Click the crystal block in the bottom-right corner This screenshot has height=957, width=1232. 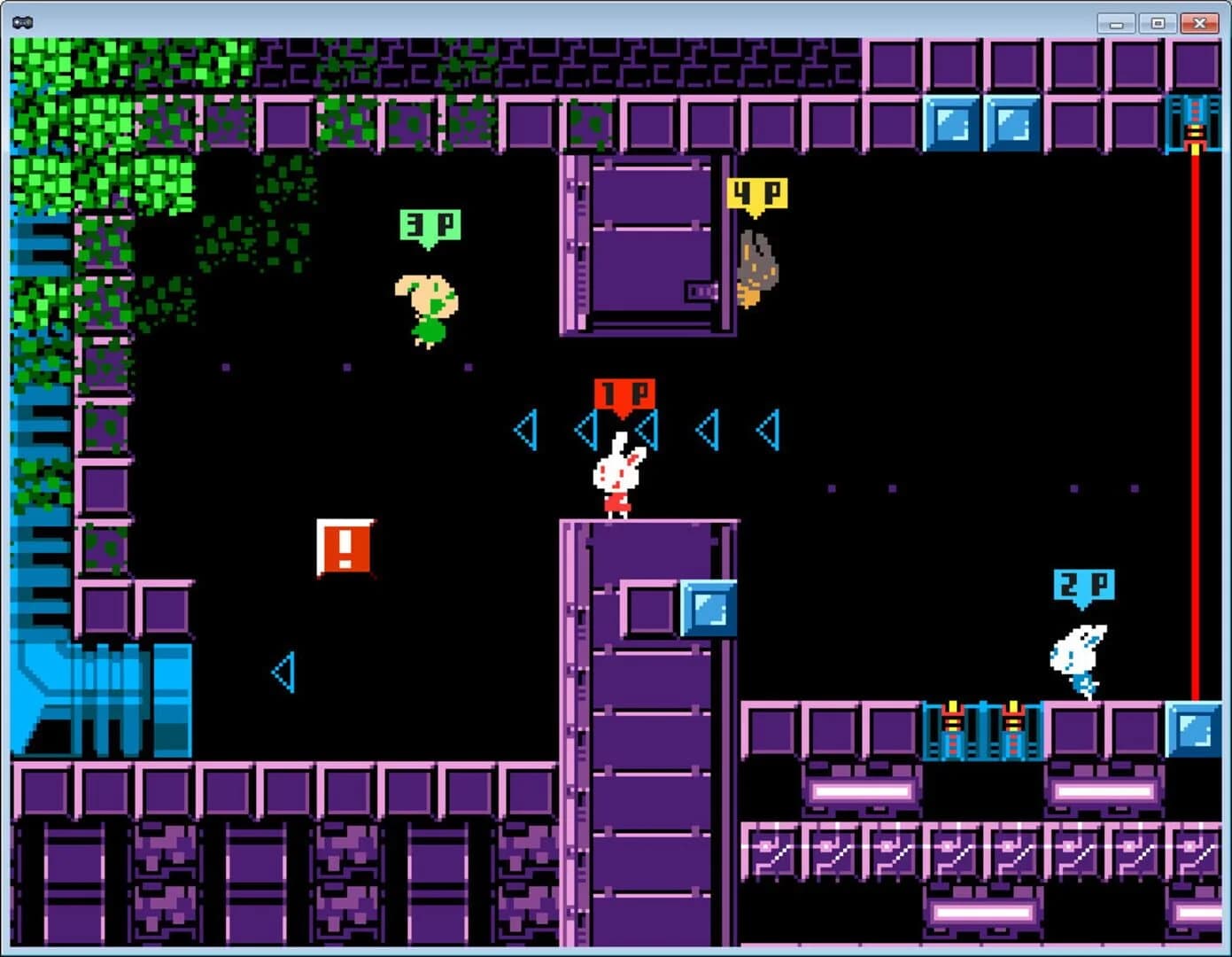click(1191, 731)
